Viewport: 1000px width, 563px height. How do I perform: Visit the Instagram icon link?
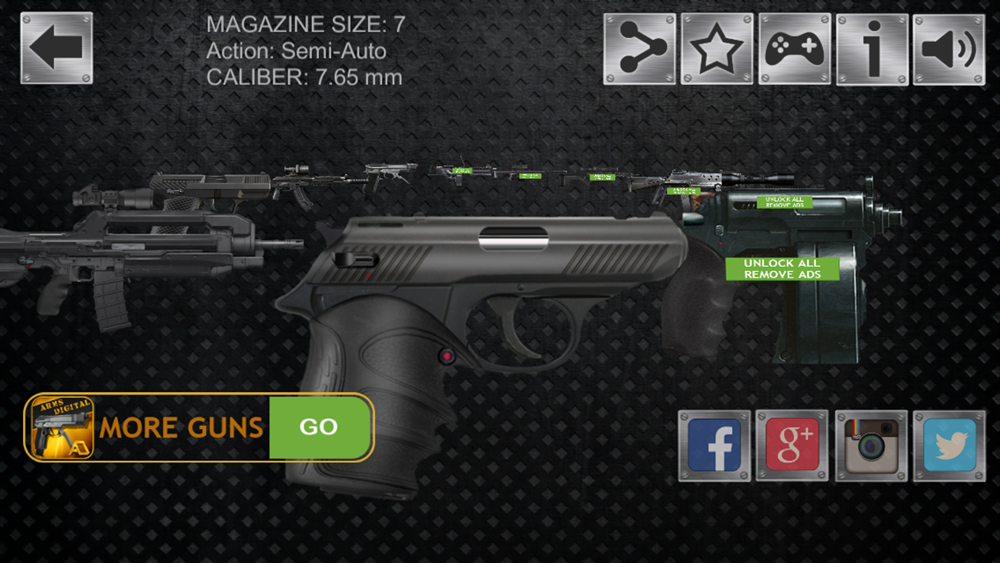coord(870,446)
